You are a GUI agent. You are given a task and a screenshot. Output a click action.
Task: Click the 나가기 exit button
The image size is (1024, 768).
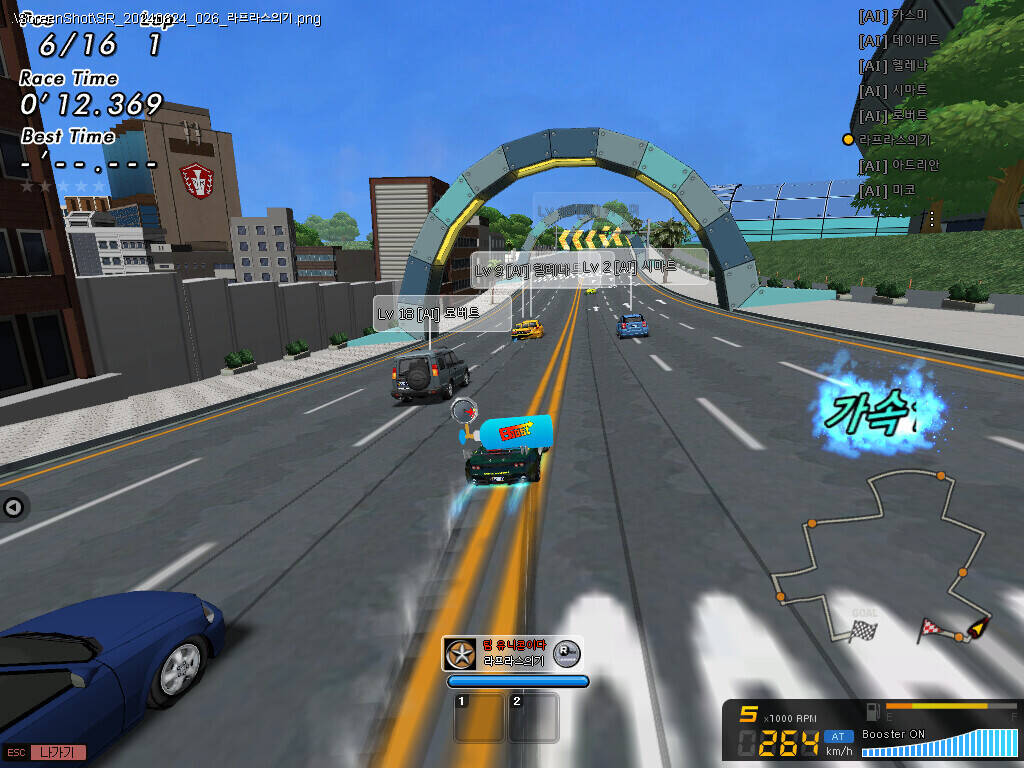[58, 752]
